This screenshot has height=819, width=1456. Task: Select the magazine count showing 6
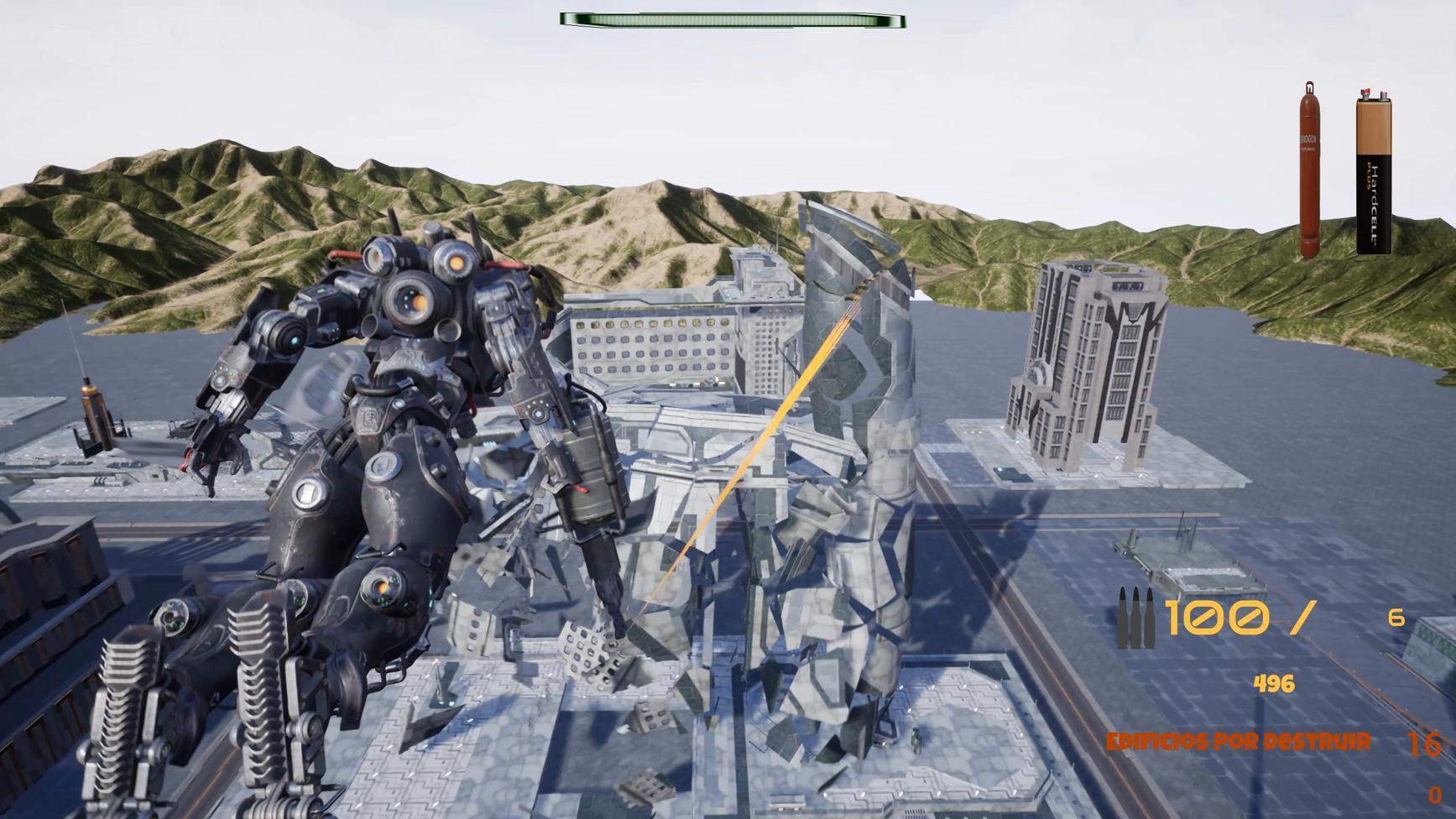tap(1395, 617)
